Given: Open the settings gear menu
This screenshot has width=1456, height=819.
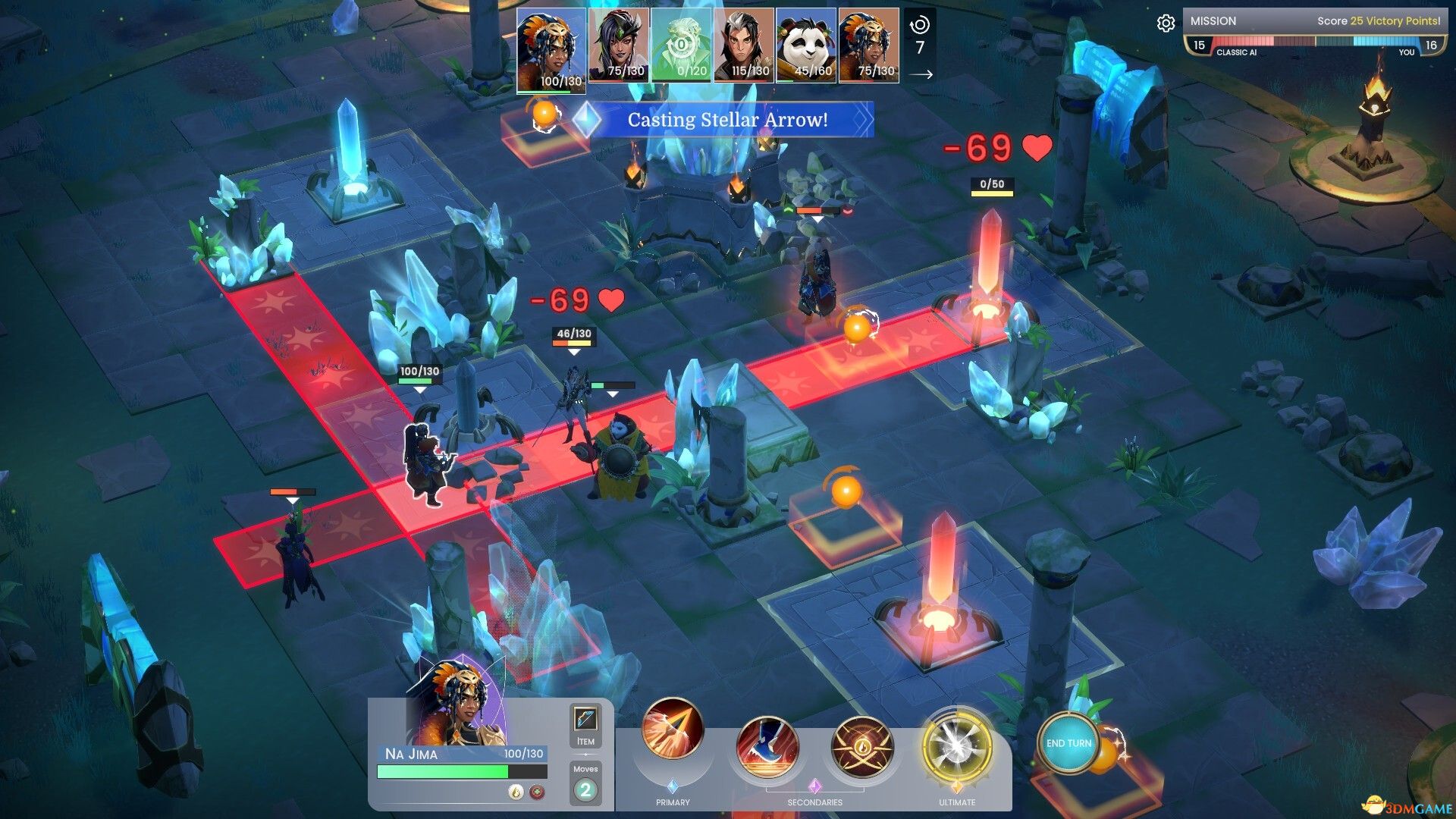Looking at the screenshot, I should (x=1166, y=23).
